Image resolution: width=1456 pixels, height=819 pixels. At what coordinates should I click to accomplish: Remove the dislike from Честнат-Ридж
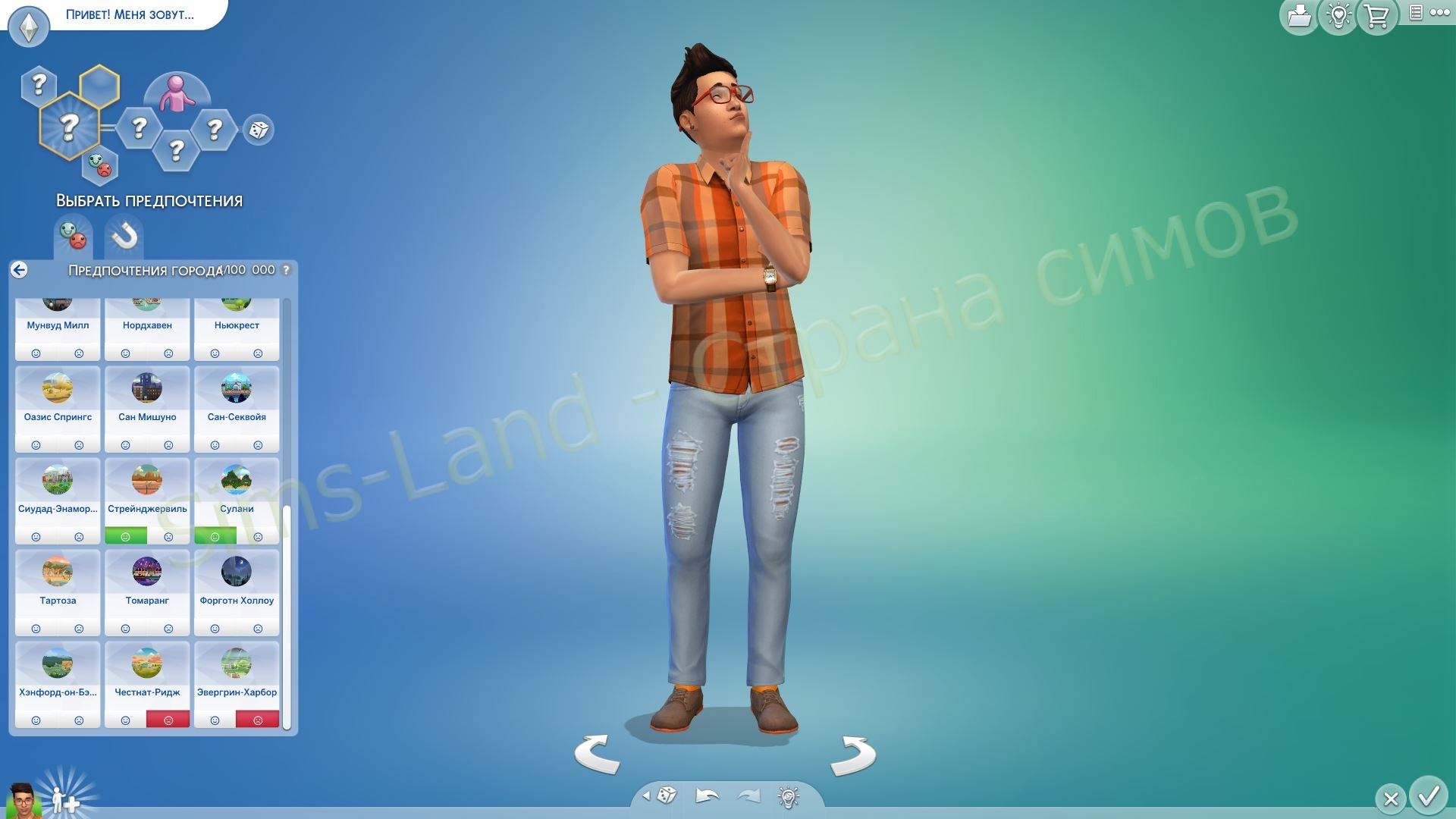click(x=170, y=719)
